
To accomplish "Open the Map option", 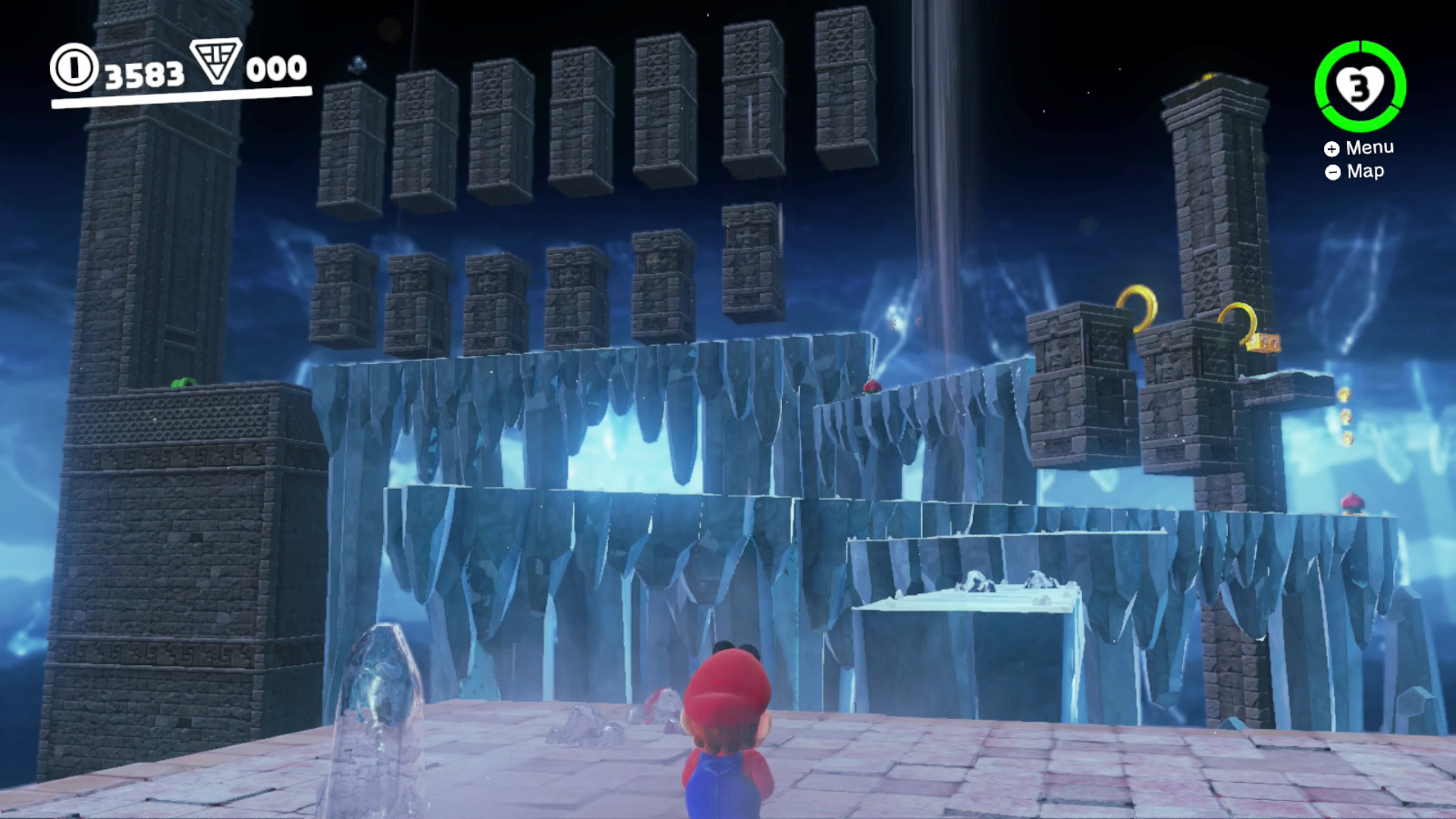I will [x=1365, y=171].
